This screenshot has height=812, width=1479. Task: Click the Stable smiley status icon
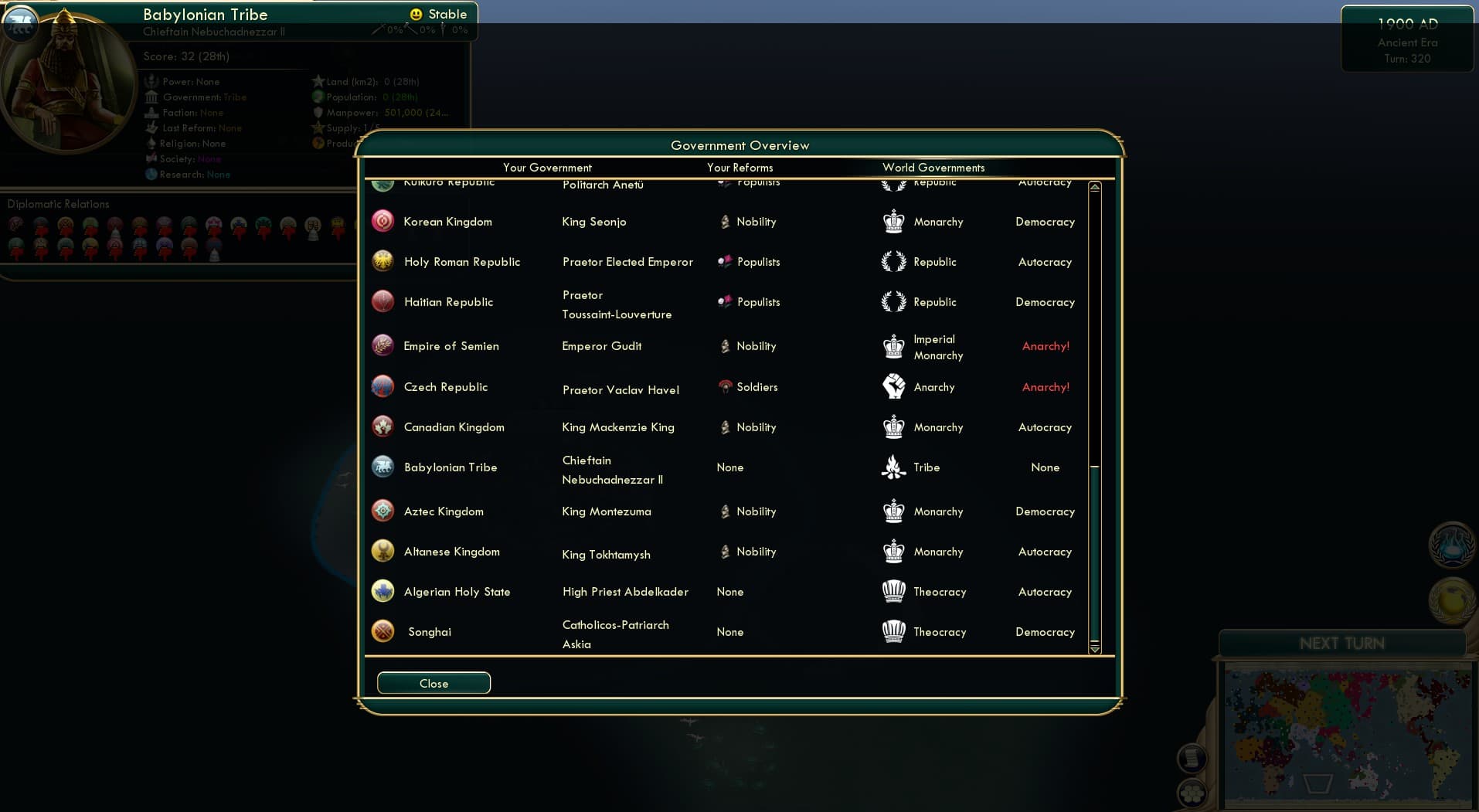(416, 14)
